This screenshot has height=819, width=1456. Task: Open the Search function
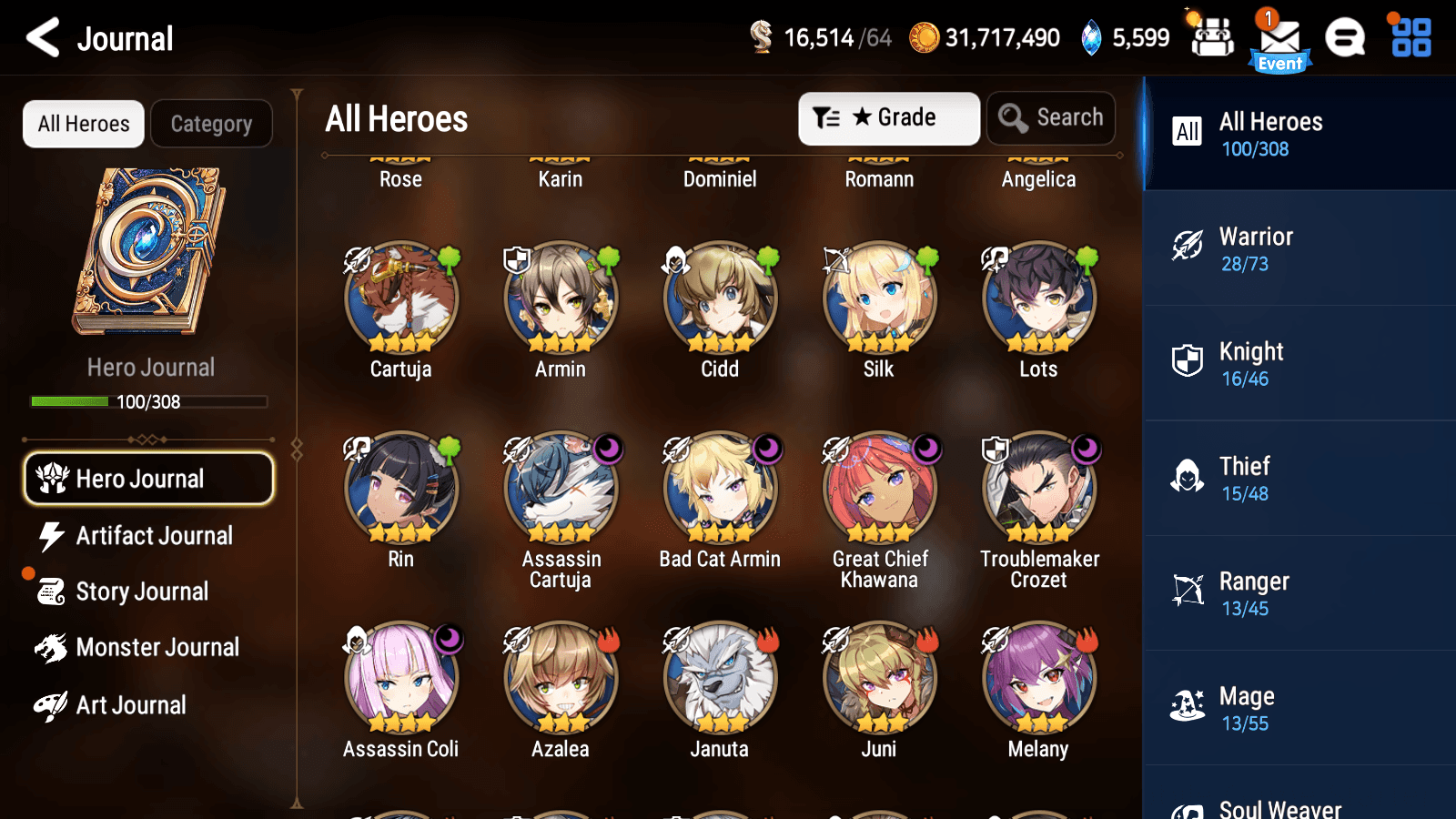[1051, 117]
